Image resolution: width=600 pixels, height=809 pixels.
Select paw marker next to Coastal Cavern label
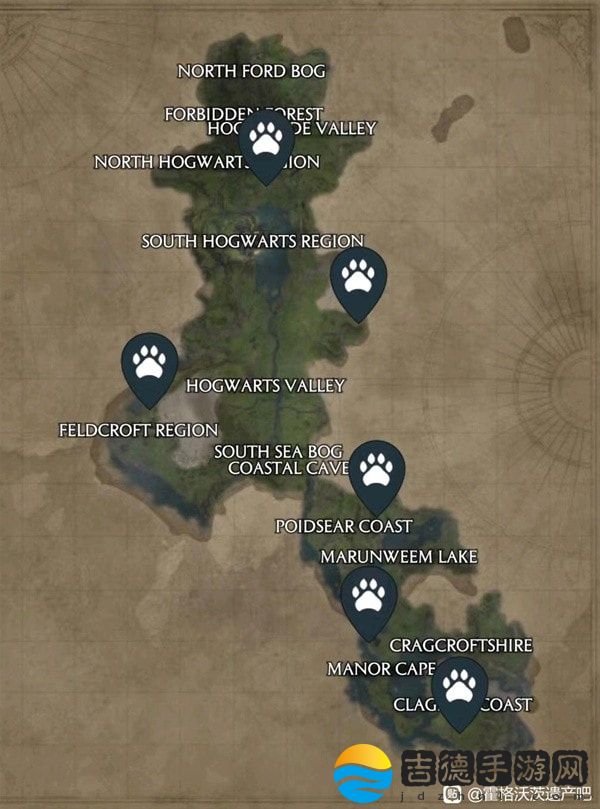(x=377, y=471)
